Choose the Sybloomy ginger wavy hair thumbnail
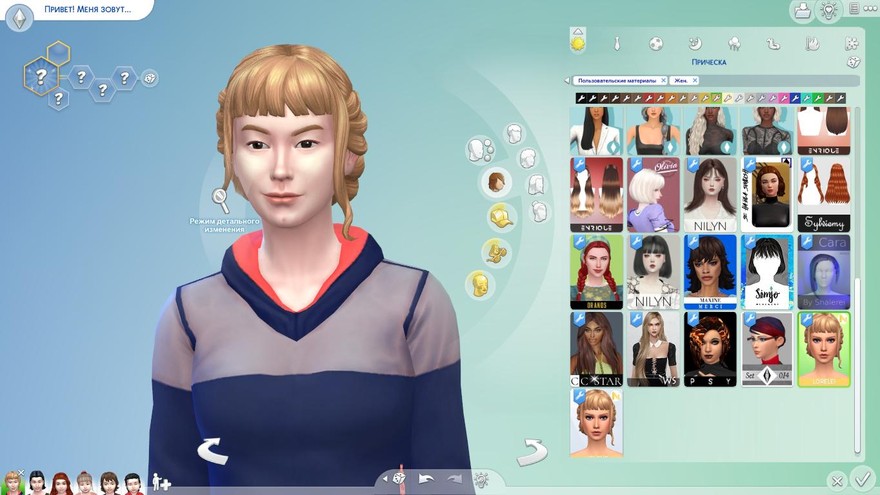This screenshot has height=495, width=880. coord(824,195)
